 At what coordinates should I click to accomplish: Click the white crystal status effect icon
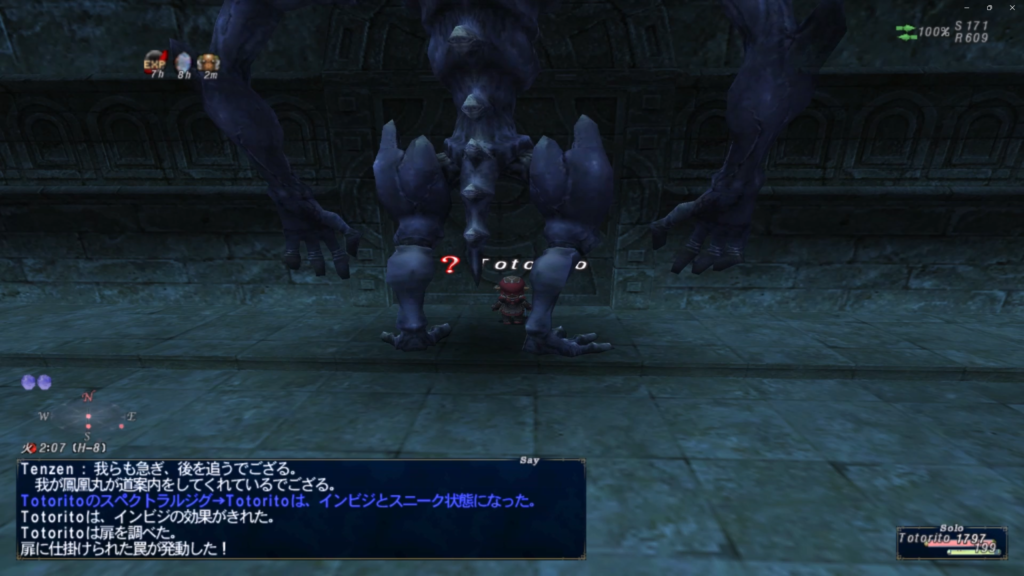click(183, 63)
